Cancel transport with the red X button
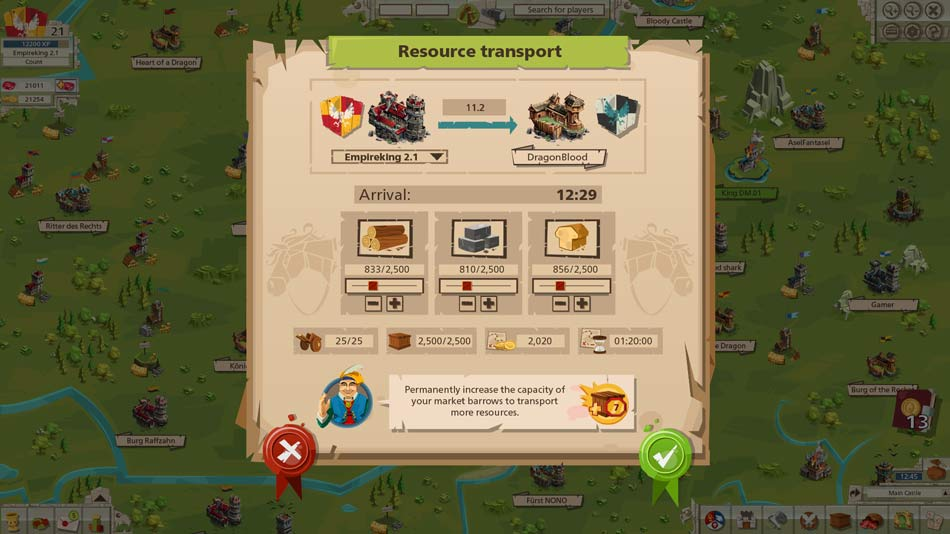 289,453
